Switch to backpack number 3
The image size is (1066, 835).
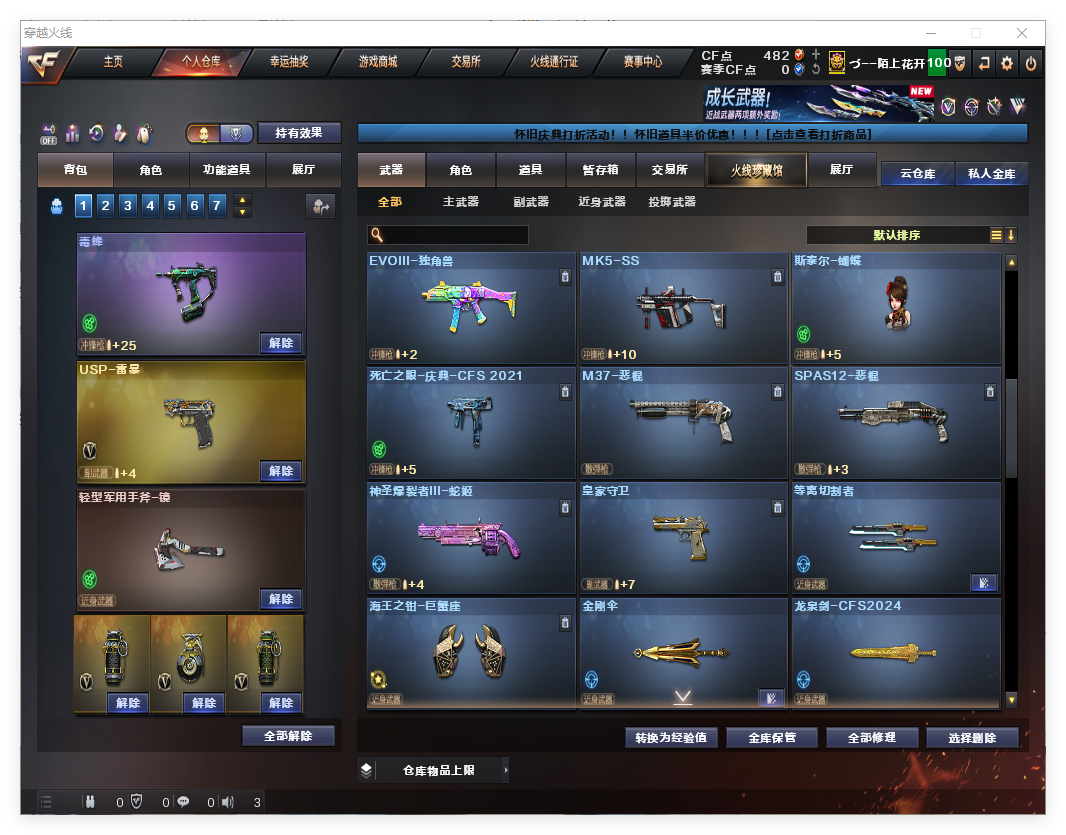(x=128, y=206)
